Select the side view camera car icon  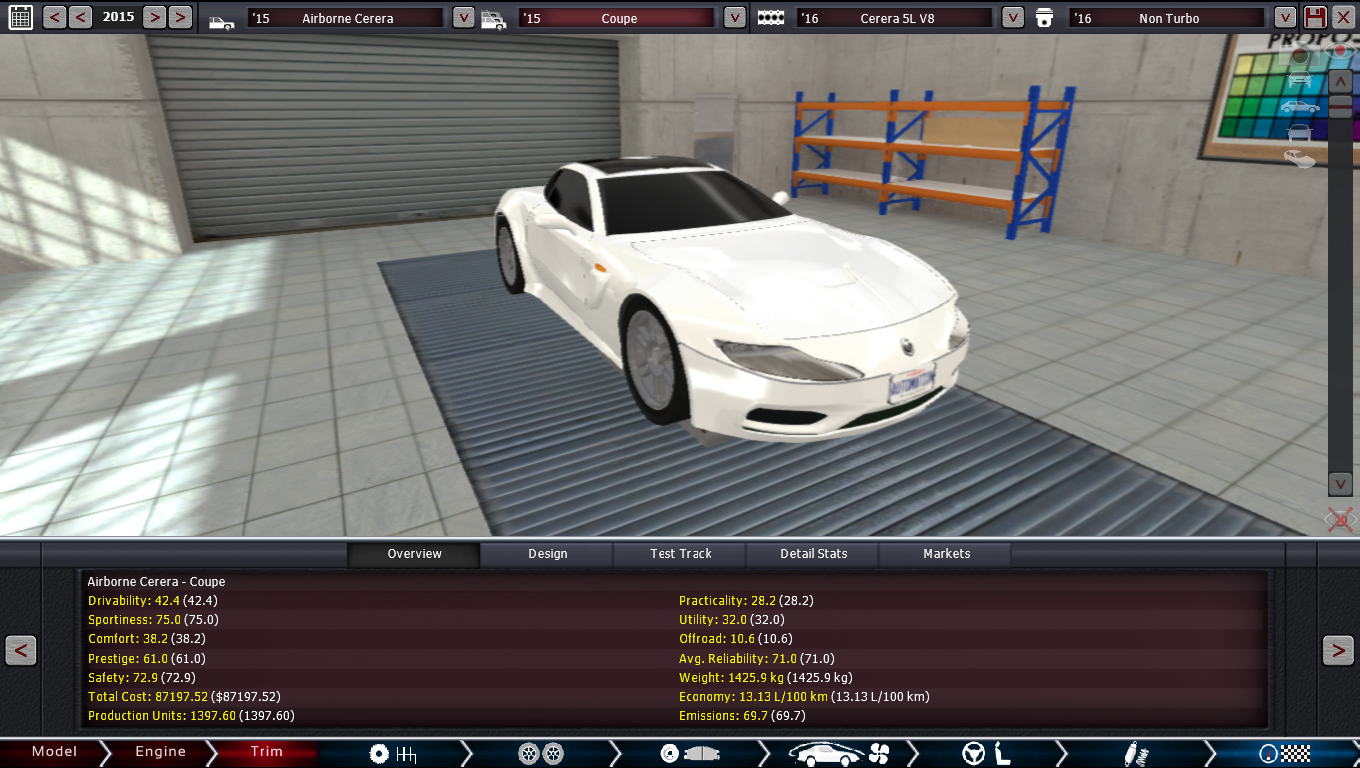1299,106
